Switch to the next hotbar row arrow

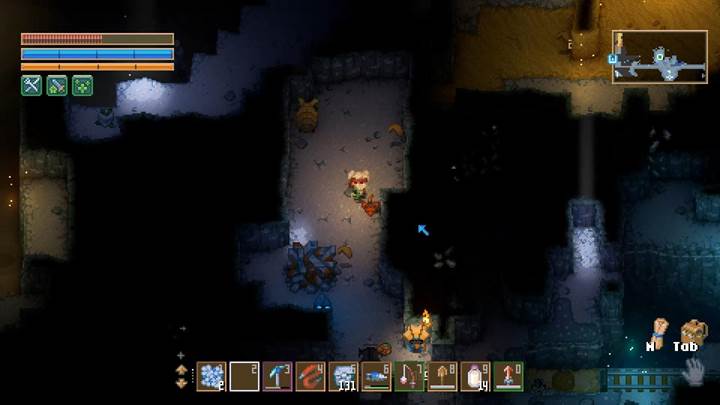[181, 383]
